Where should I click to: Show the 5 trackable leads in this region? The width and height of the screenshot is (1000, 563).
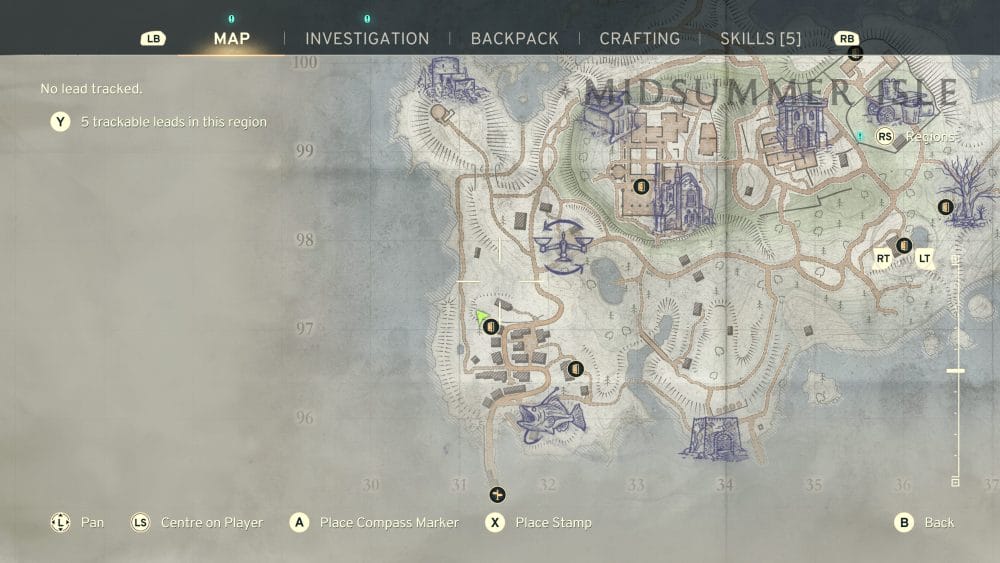tap(173, 122)
